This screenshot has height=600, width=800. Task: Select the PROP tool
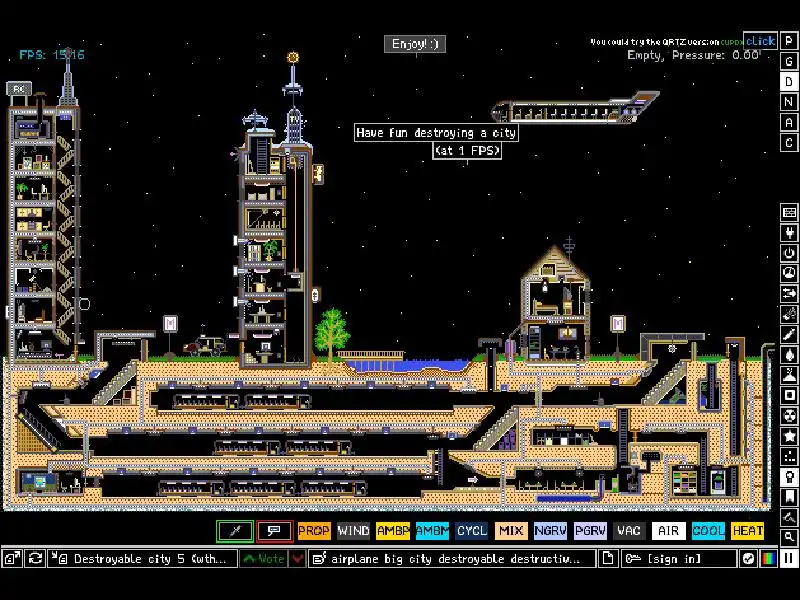tap(313, 531)
